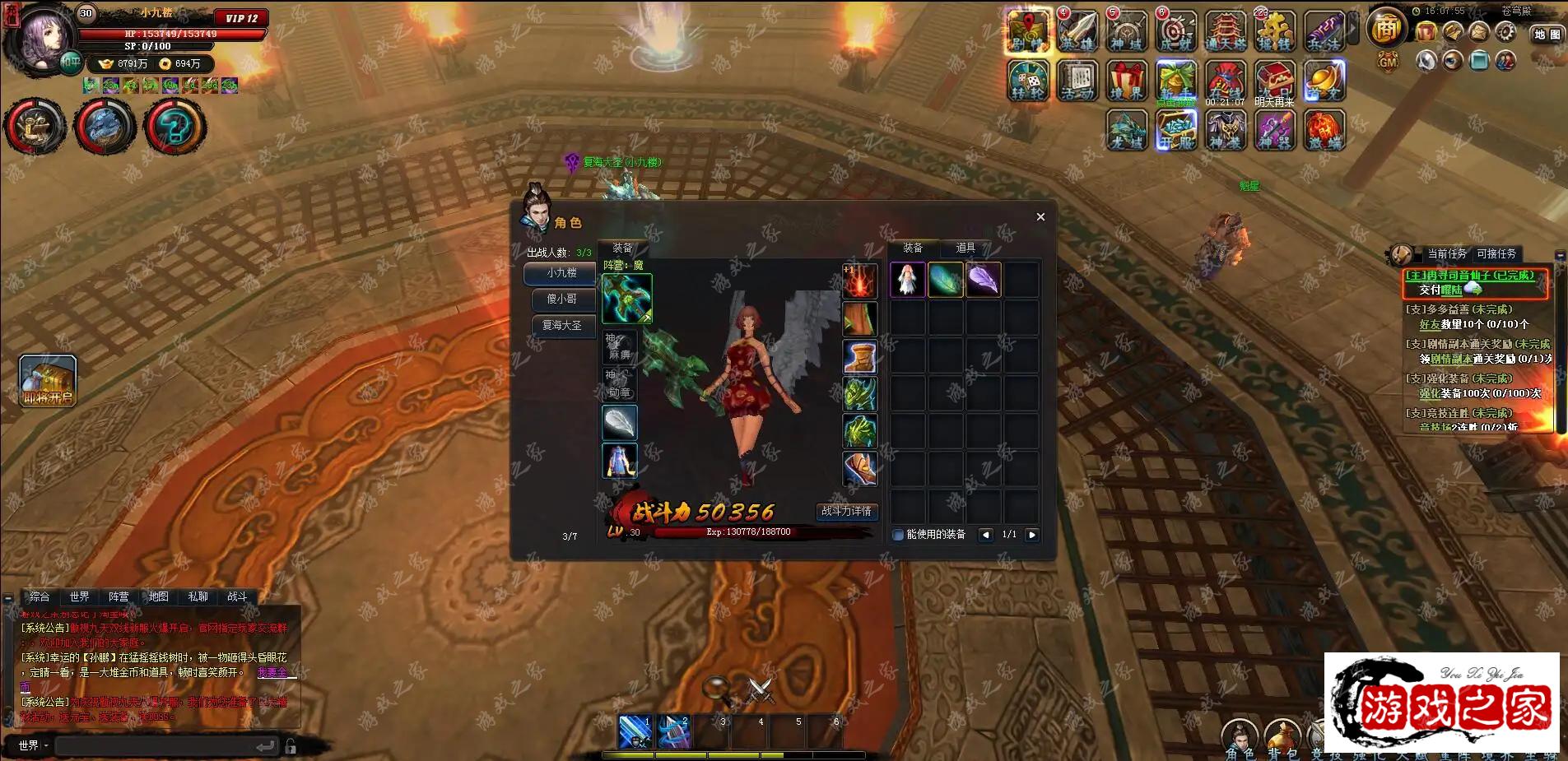The image size is (1568, 761).
Task: Open the 通天塔 tower icon
Action: 1226,32
